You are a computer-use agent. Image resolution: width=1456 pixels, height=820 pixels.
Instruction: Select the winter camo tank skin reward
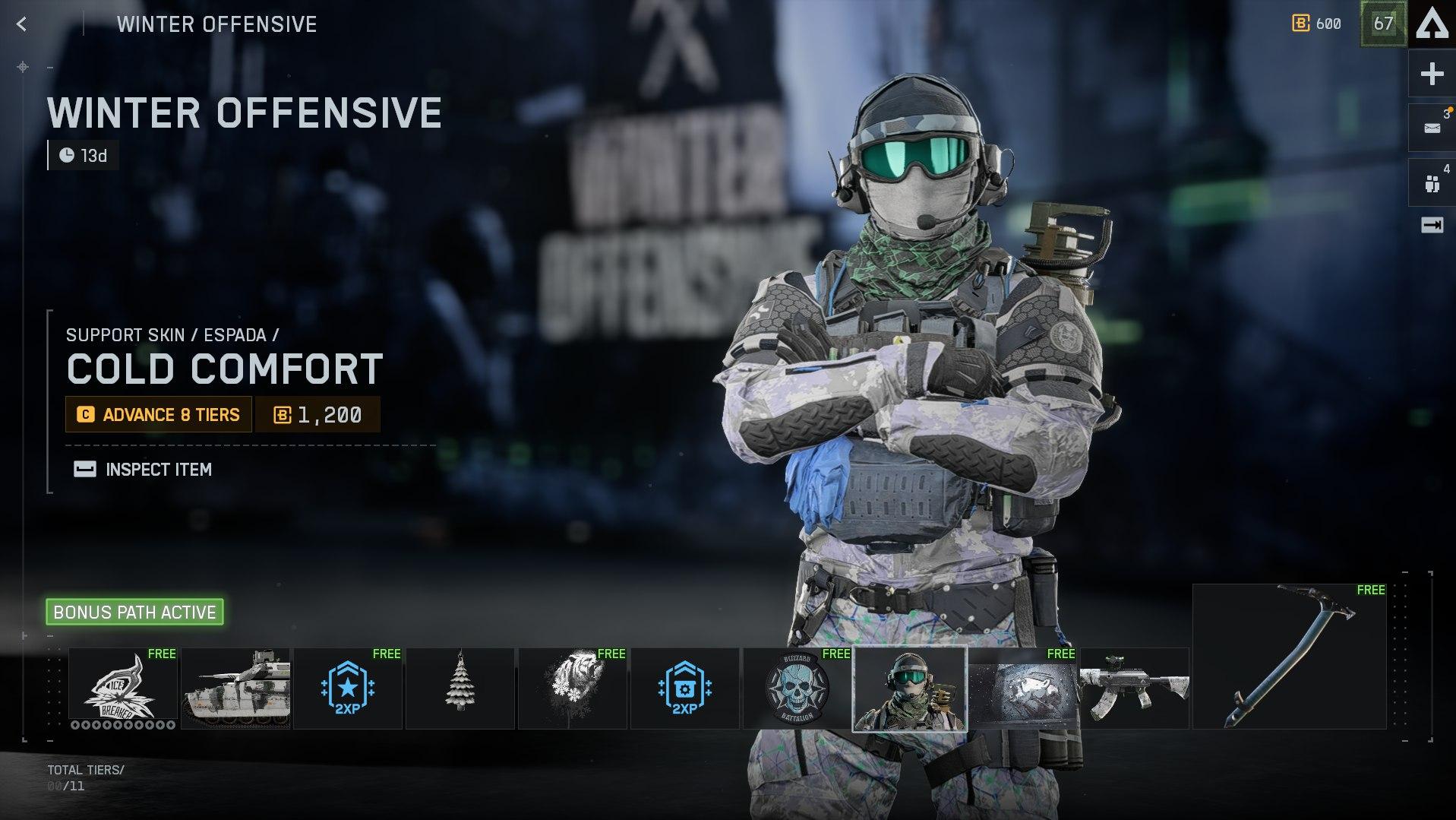(235, 688)
